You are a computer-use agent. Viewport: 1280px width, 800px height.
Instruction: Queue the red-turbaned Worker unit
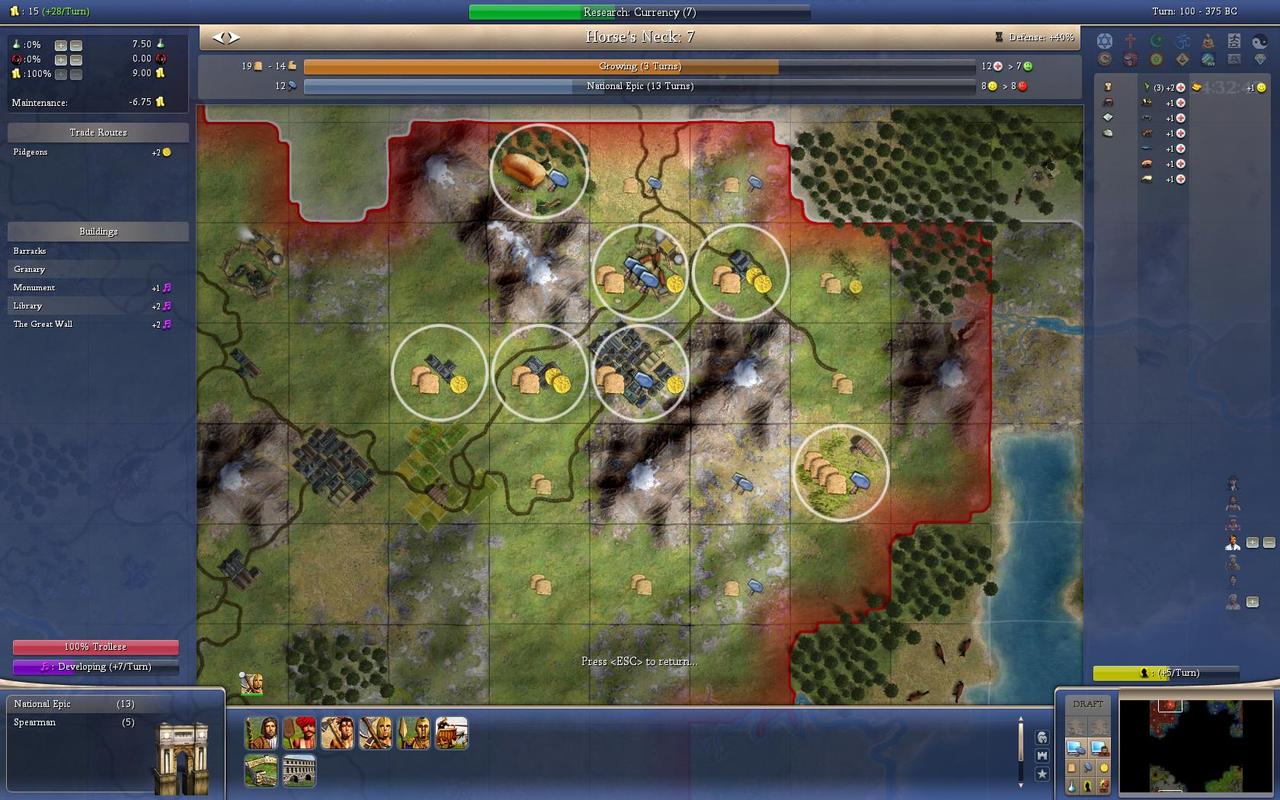[299, 733]
